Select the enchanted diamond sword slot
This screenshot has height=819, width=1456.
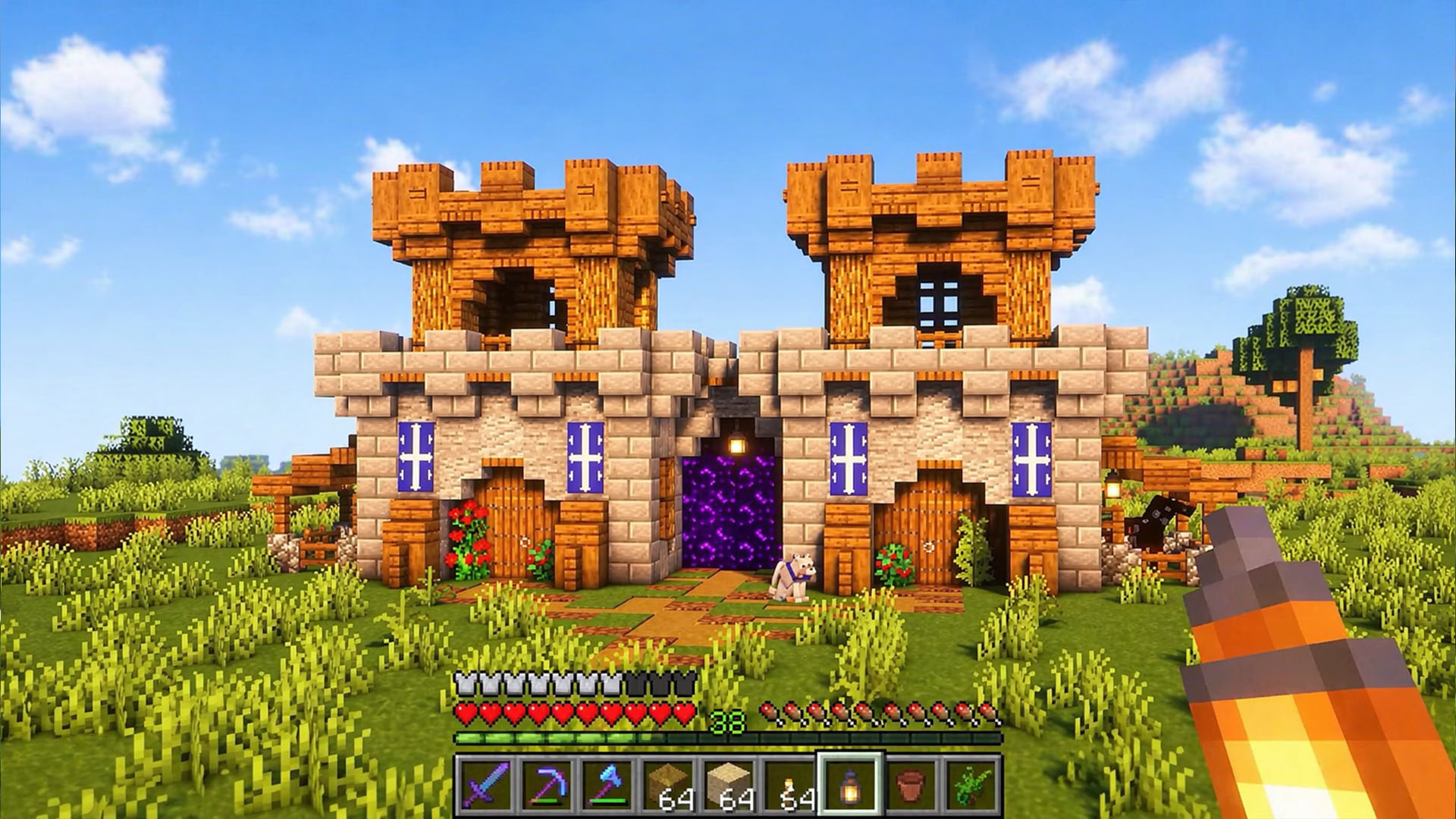(x=486, y=784)
